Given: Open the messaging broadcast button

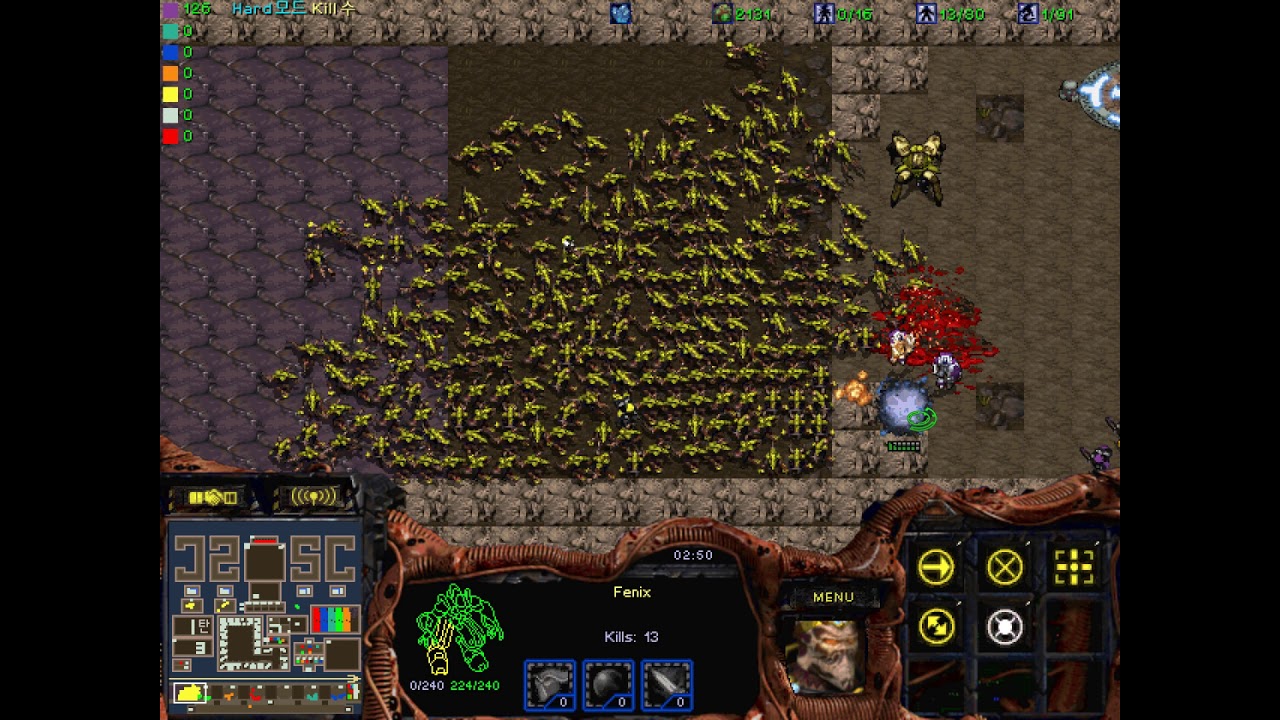Looking at the screenshot, I should click(312, 497).
